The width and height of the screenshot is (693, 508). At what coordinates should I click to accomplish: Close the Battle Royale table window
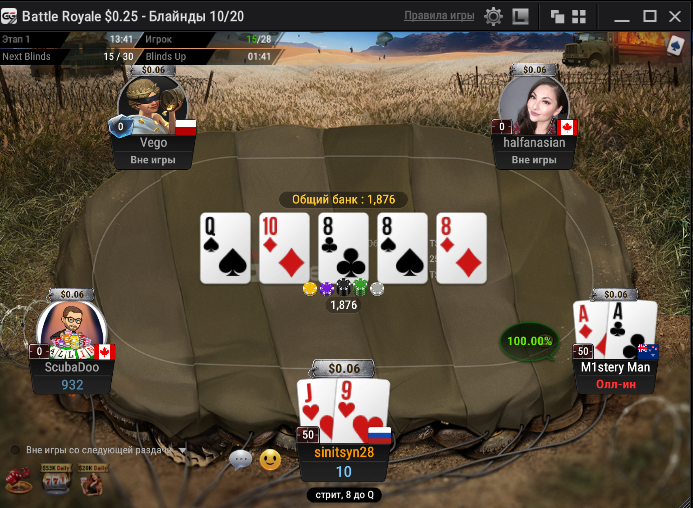[x=675, y=16]
